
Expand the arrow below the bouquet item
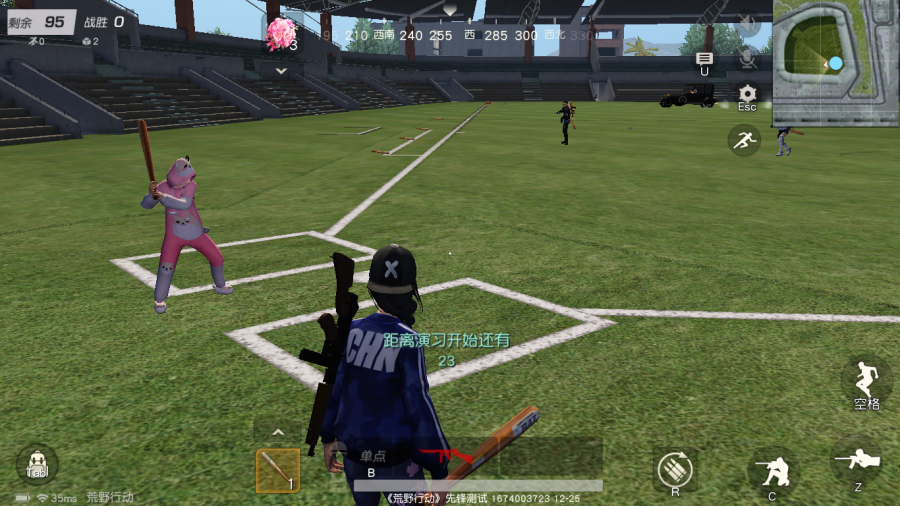point(281,71)
